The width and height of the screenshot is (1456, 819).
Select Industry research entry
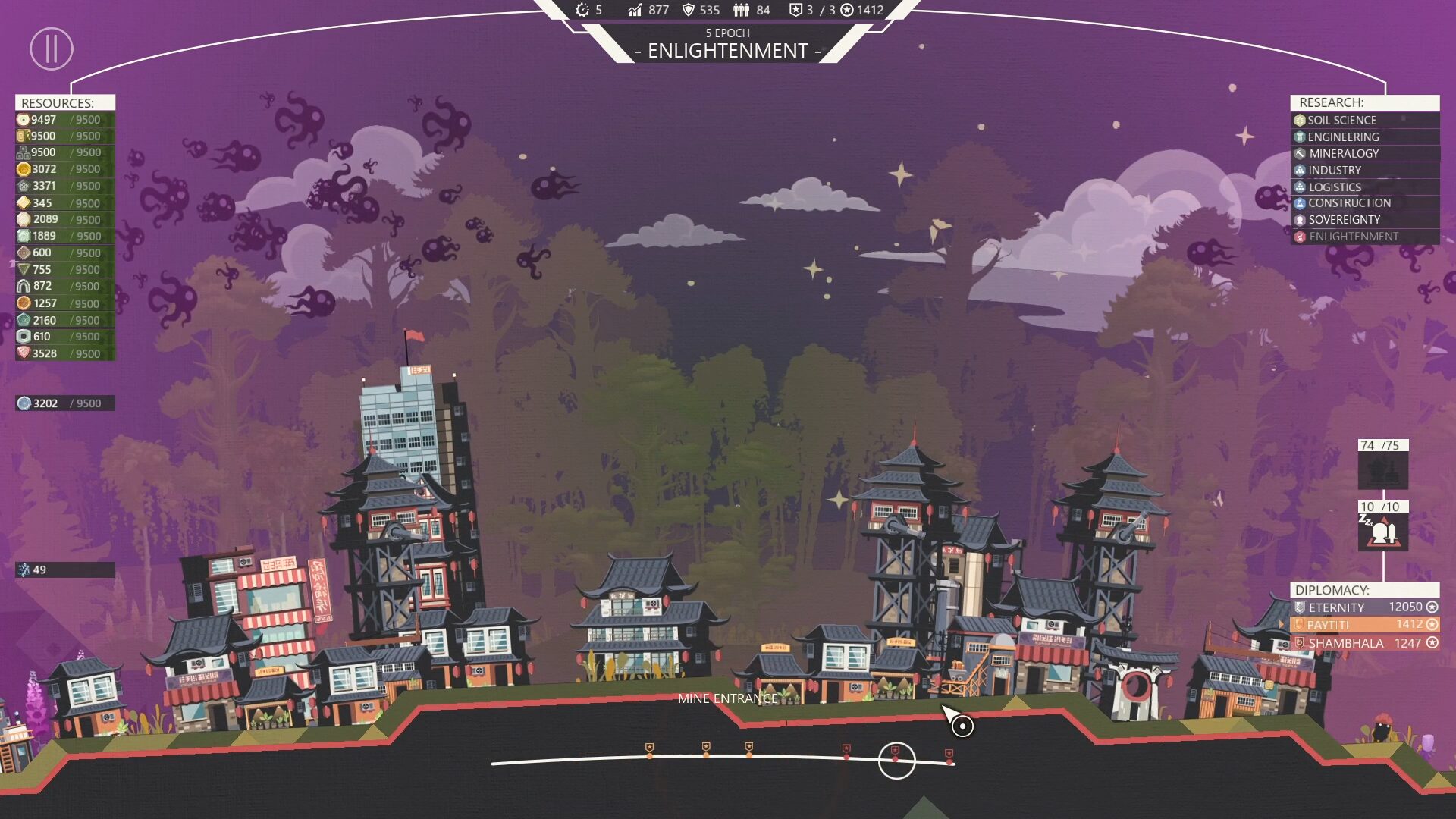tap(1334, 170)
